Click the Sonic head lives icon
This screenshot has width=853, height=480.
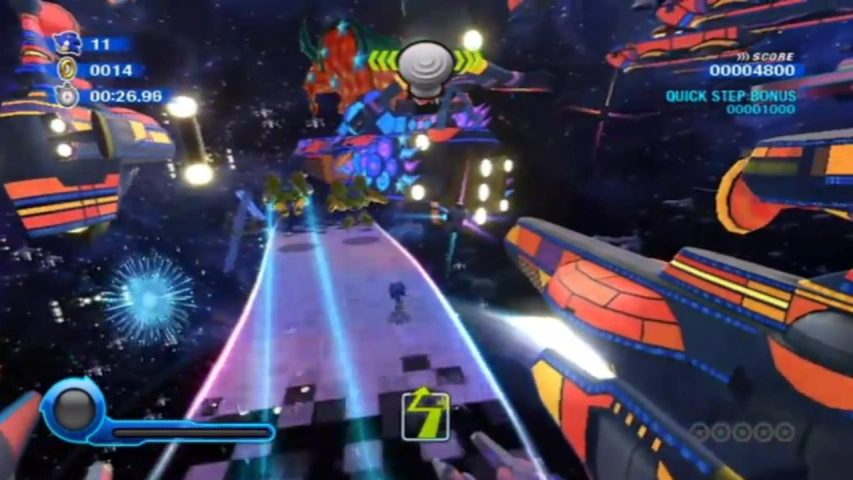66,43
